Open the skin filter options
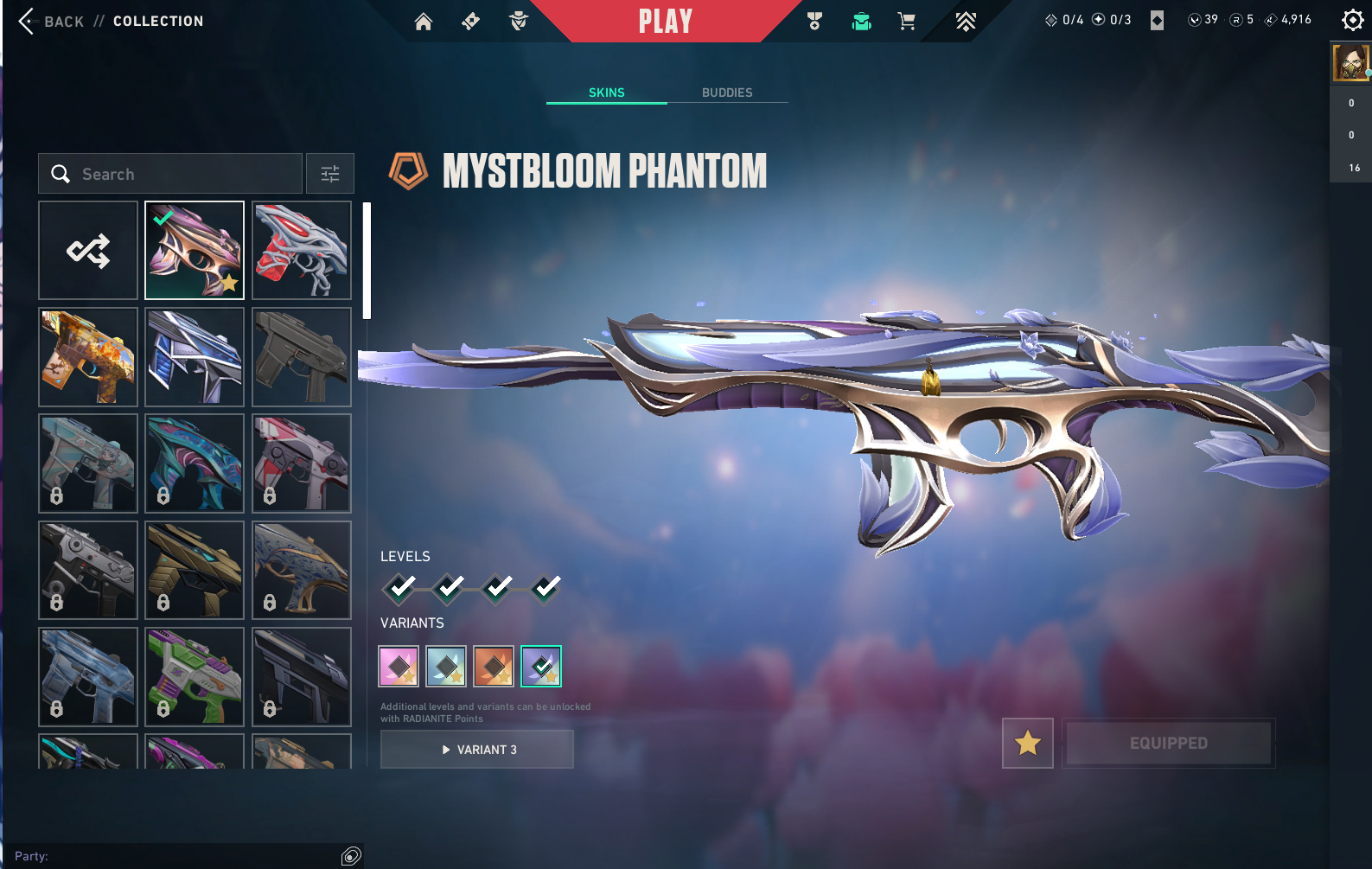The image size is (1372, 869). [330, 174]
